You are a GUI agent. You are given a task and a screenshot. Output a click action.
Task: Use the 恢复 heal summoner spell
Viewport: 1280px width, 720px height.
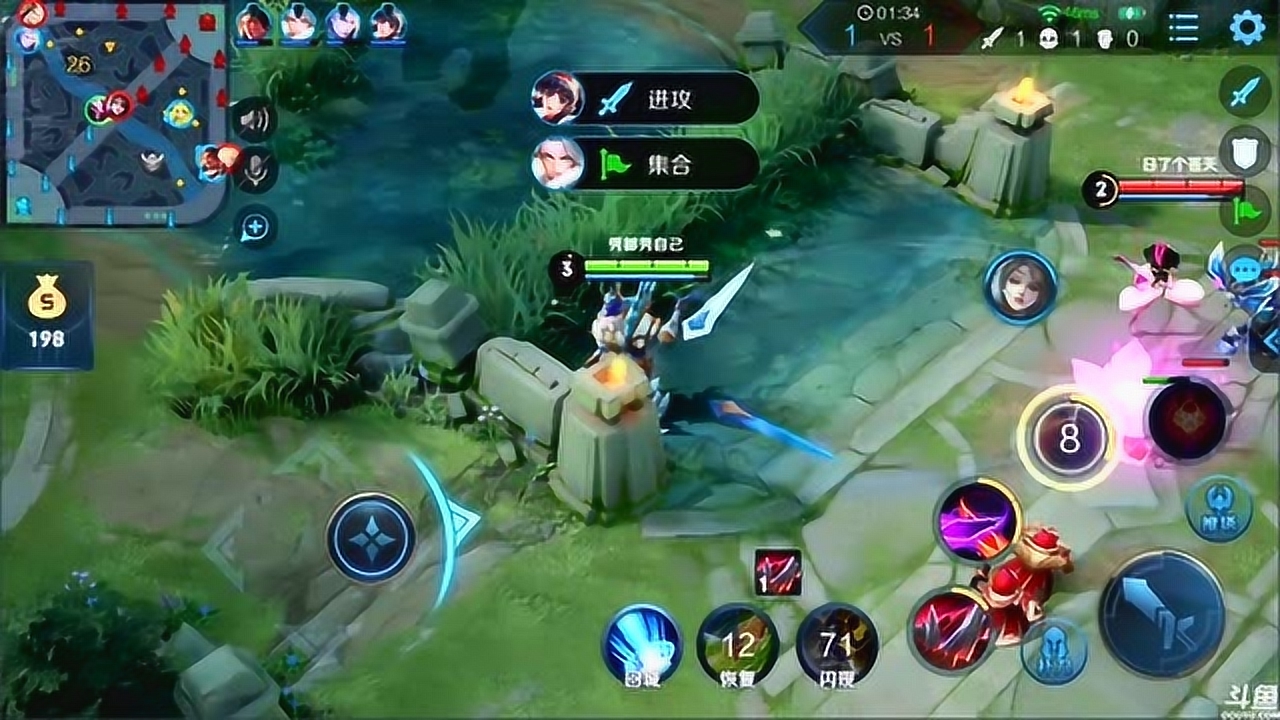[738, 645]
